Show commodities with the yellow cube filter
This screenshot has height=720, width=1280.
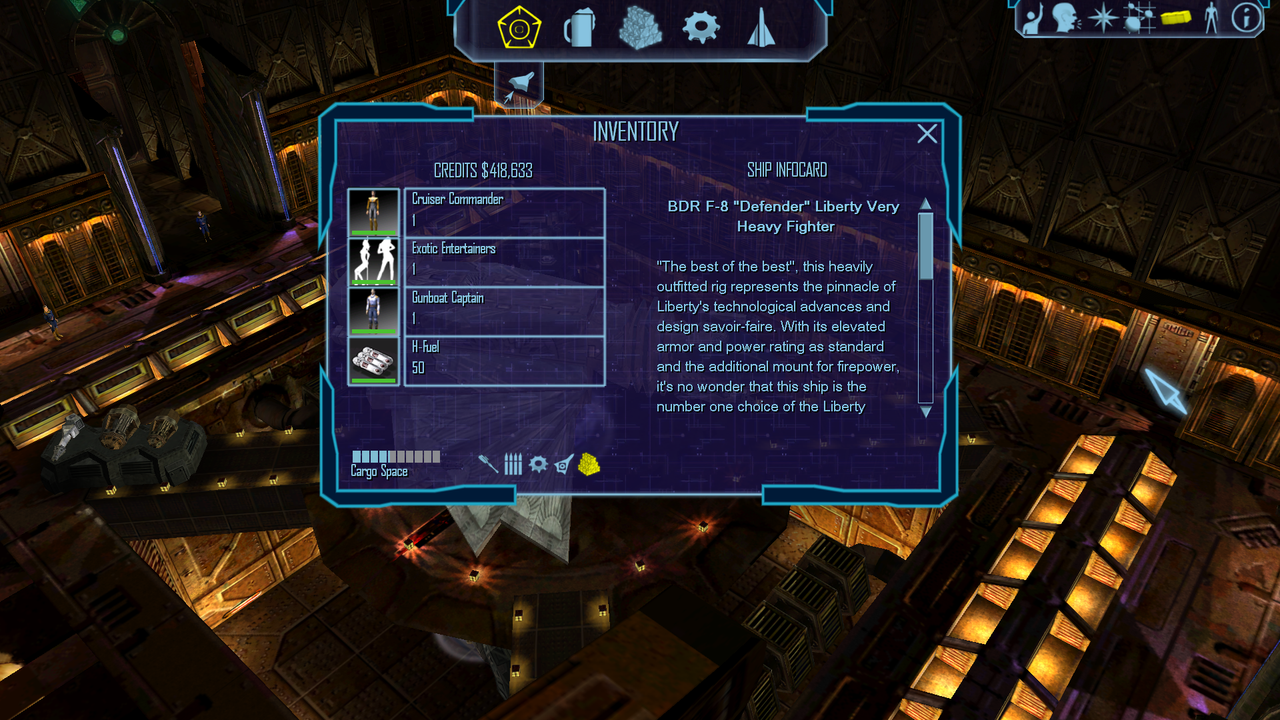click(589, 464)
